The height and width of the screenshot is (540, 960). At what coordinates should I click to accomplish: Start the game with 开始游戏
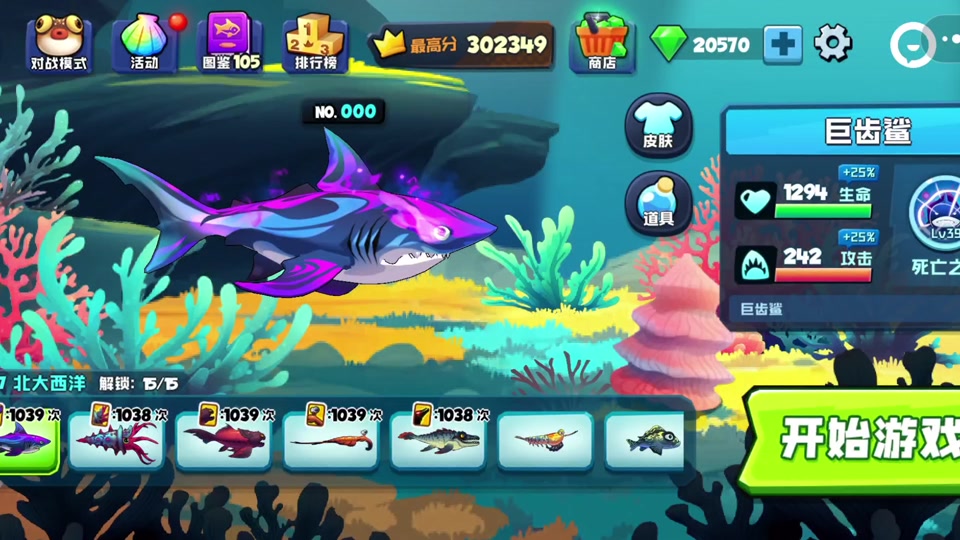click(860, 438)
